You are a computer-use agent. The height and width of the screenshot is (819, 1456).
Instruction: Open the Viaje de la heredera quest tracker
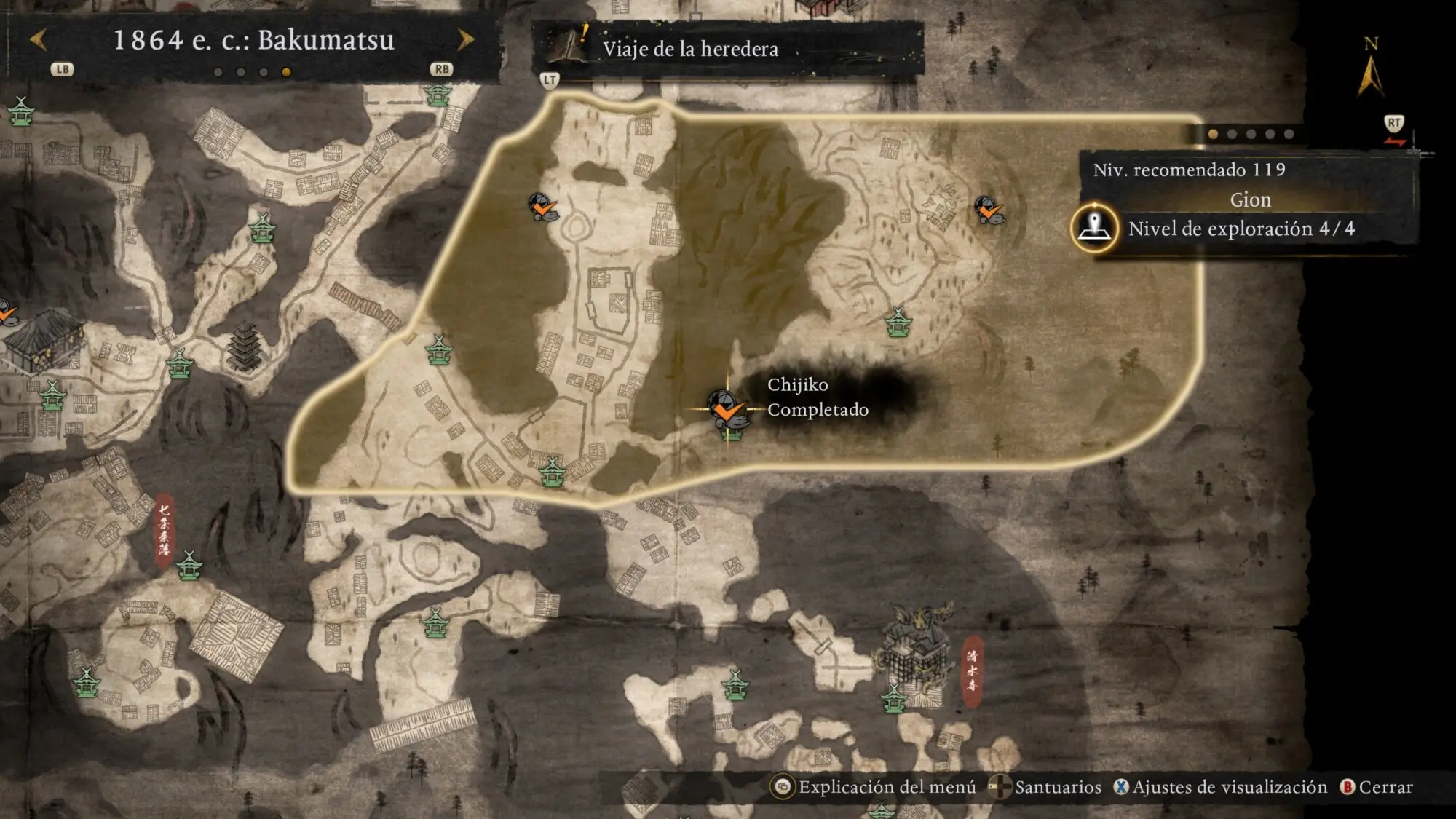click(690, 49)
